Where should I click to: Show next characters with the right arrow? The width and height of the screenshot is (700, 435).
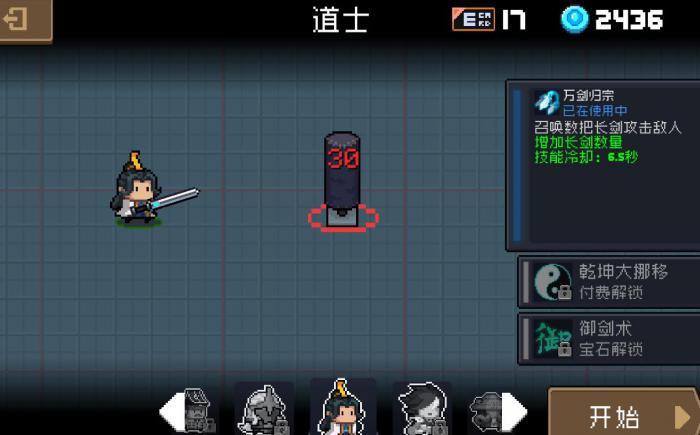(x=514, y=411)
